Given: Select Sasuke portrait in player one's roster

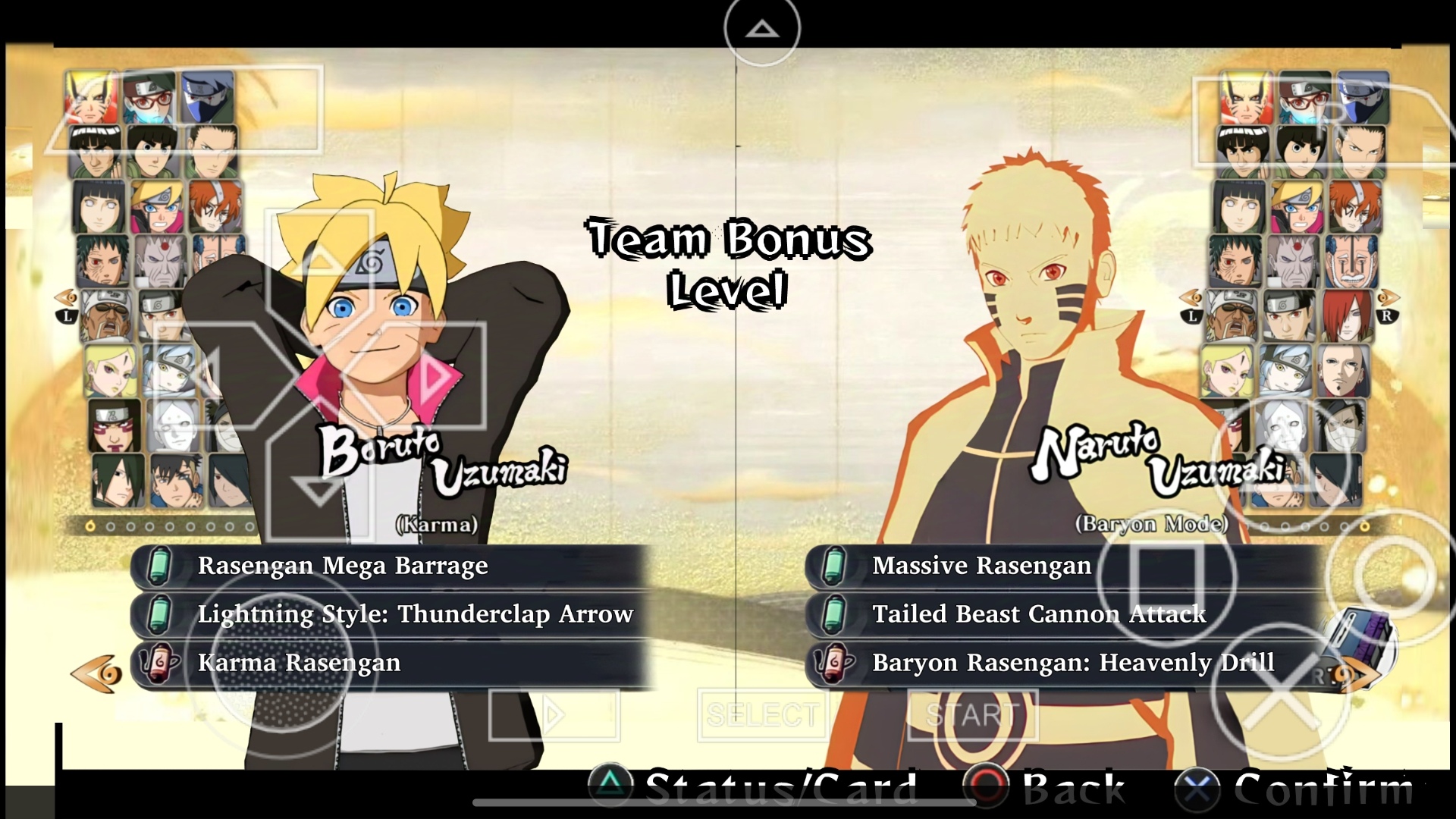Looking at the screenshot, I should [x=118, y=481].
